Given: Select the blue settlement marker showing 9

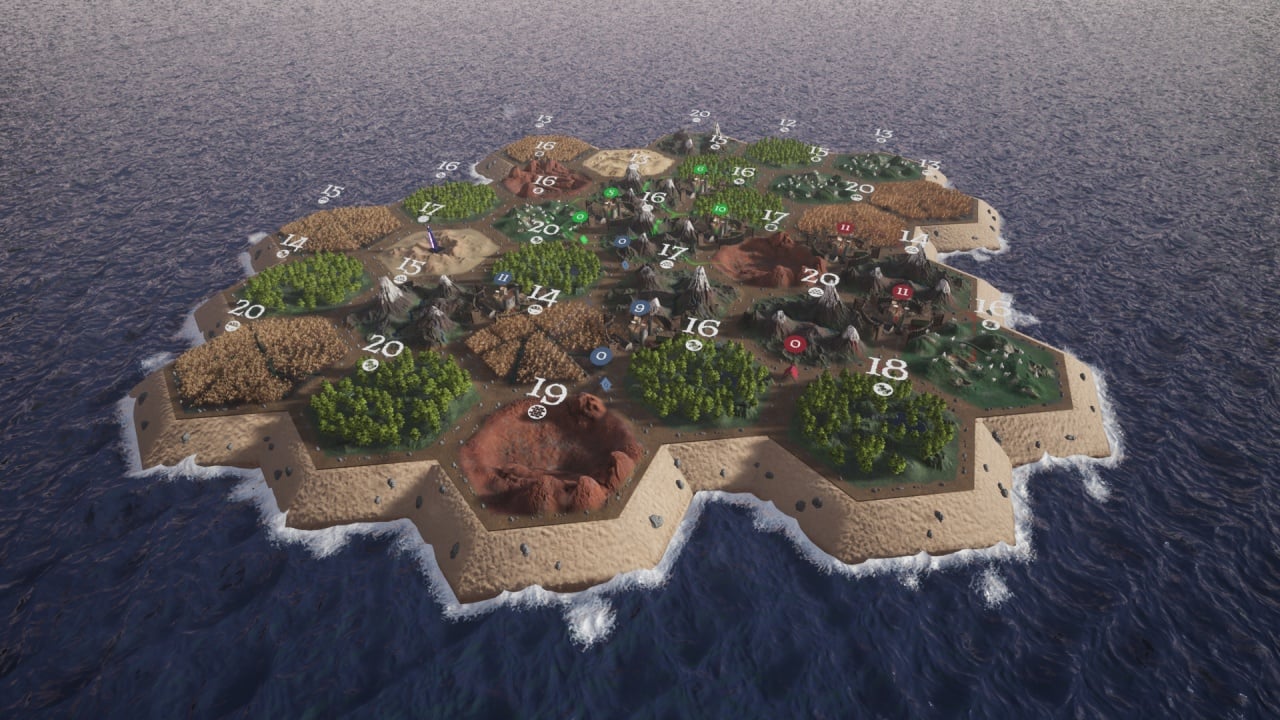Looking at the screenshot, I should (x=640, y=308).
